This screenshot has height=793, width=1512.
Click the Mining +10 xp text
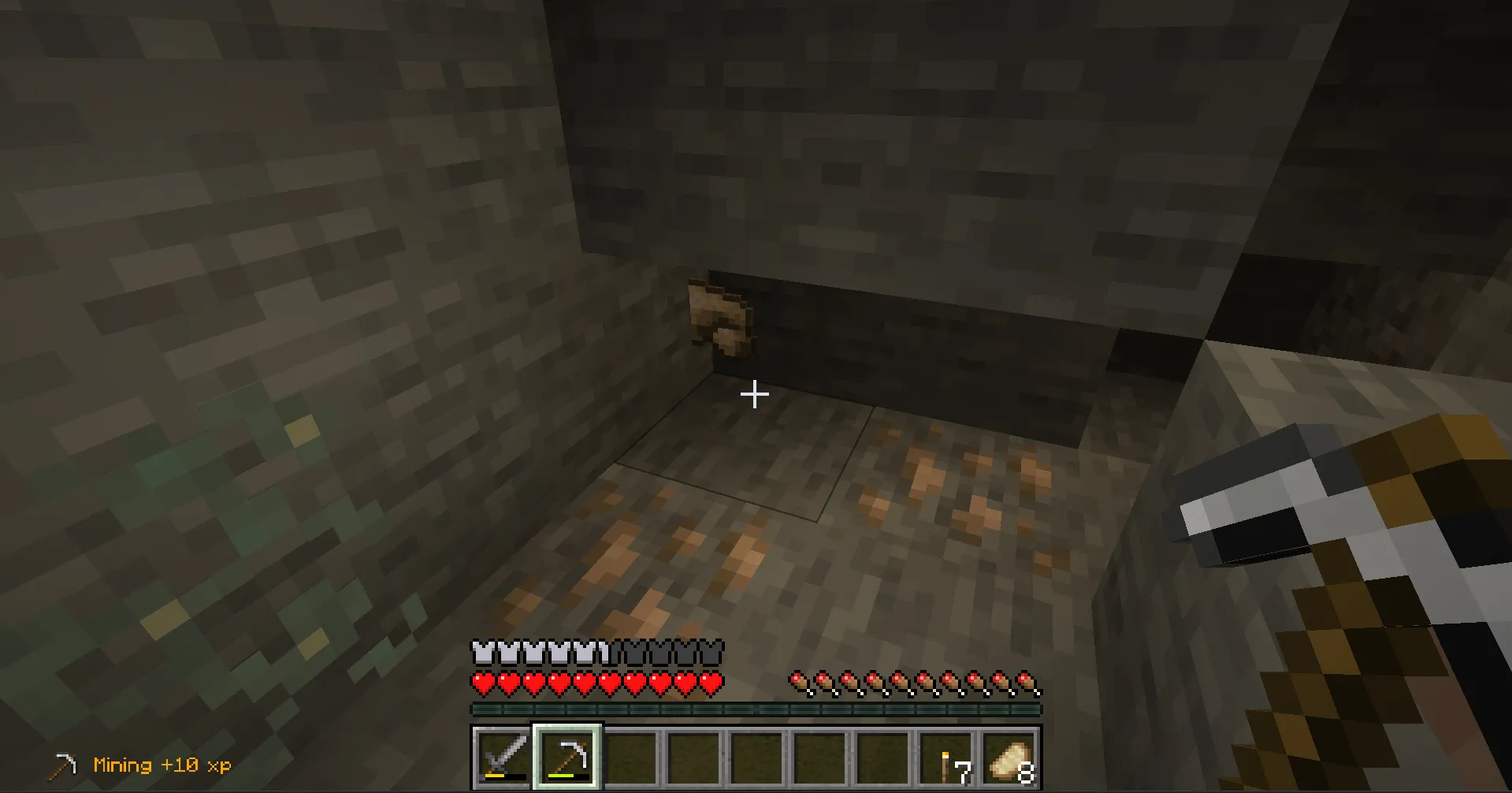pos(161,765)
